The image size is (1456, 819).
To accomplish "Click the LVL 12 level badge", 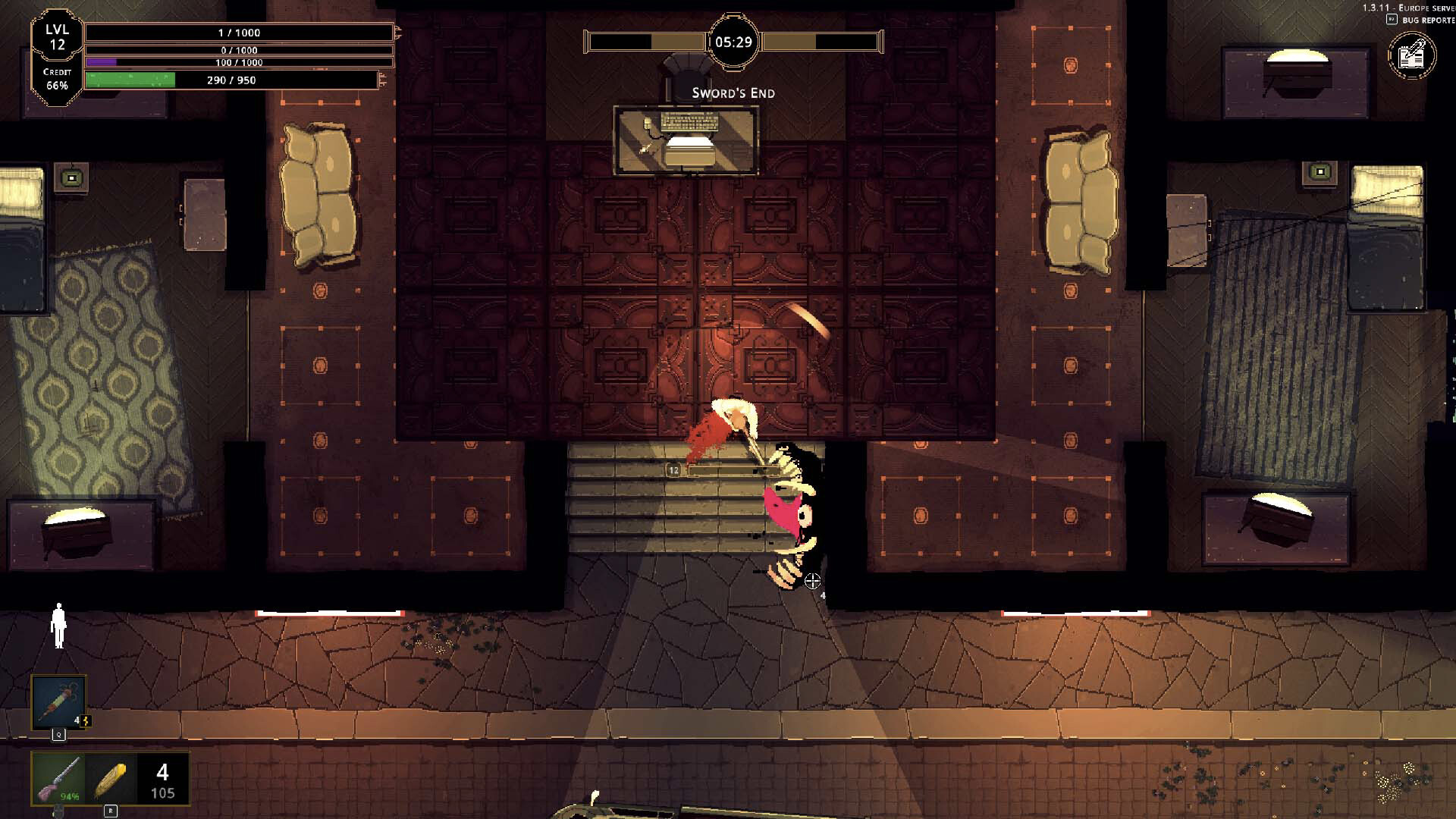I will point(57,34).
